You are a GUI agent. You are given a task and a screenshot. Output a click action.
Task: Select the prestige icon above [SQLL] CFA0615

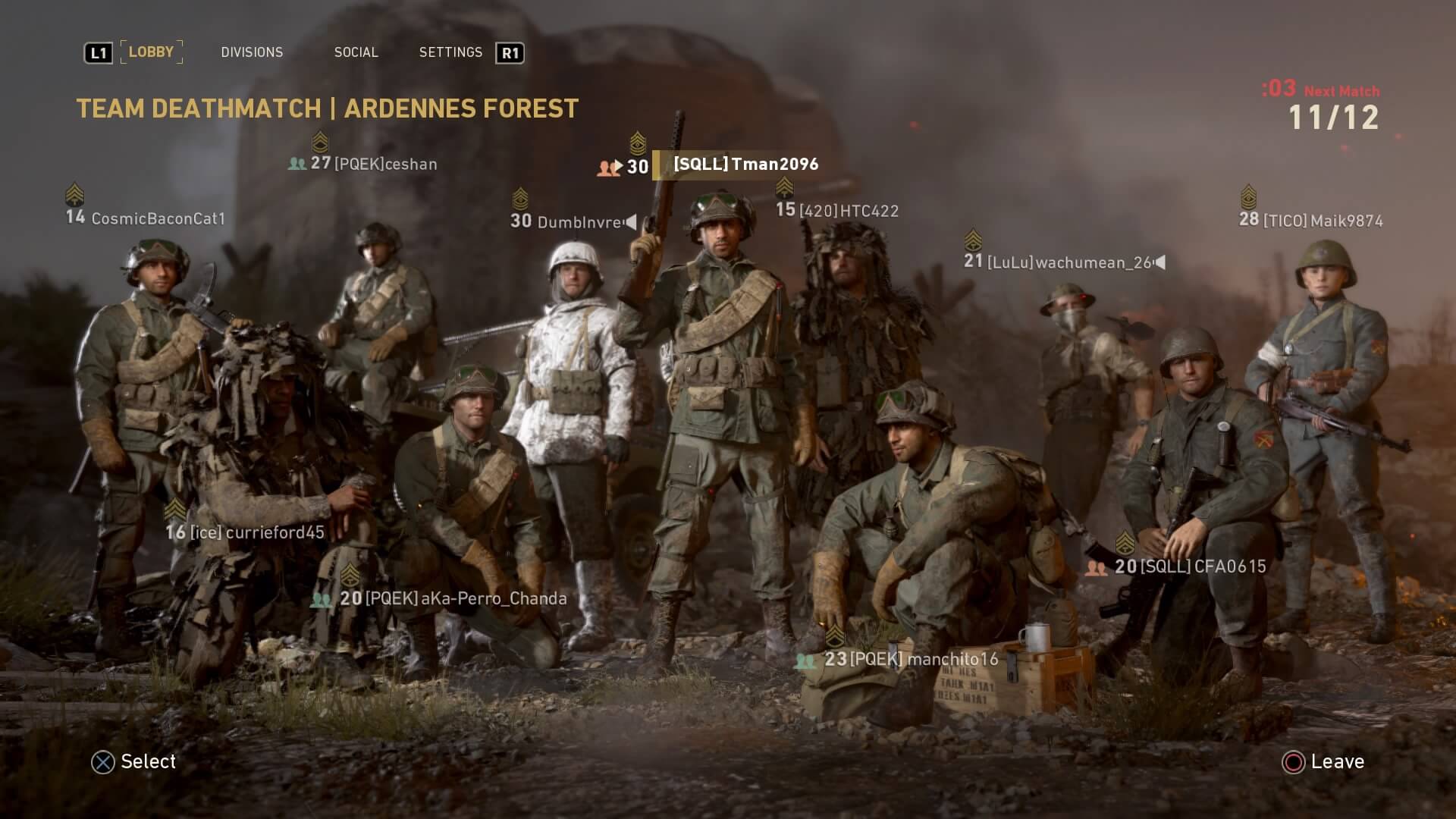[1125, 542]
